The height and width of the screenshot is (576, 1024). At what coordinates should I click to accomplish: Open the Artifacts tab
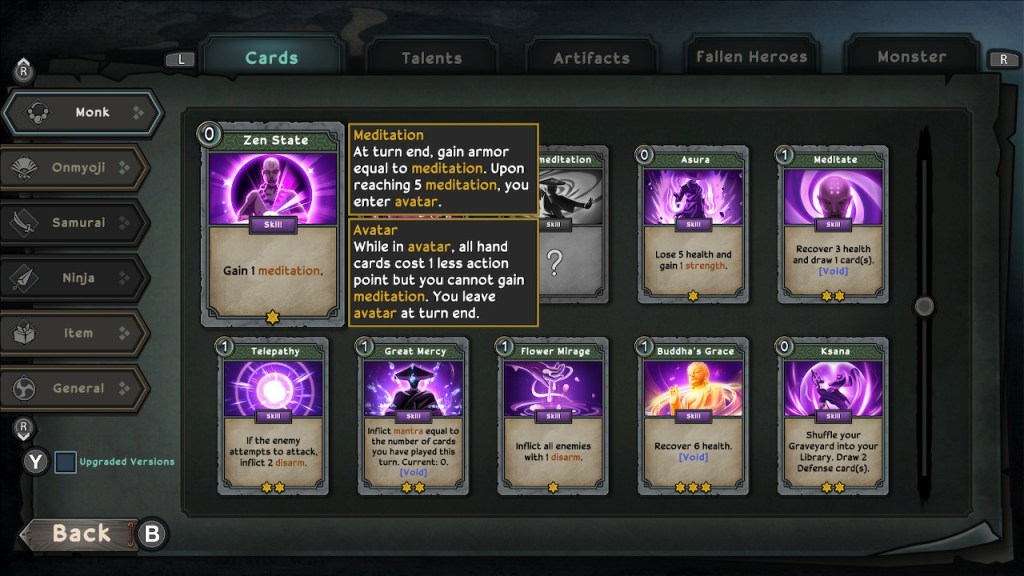[592, 58]
